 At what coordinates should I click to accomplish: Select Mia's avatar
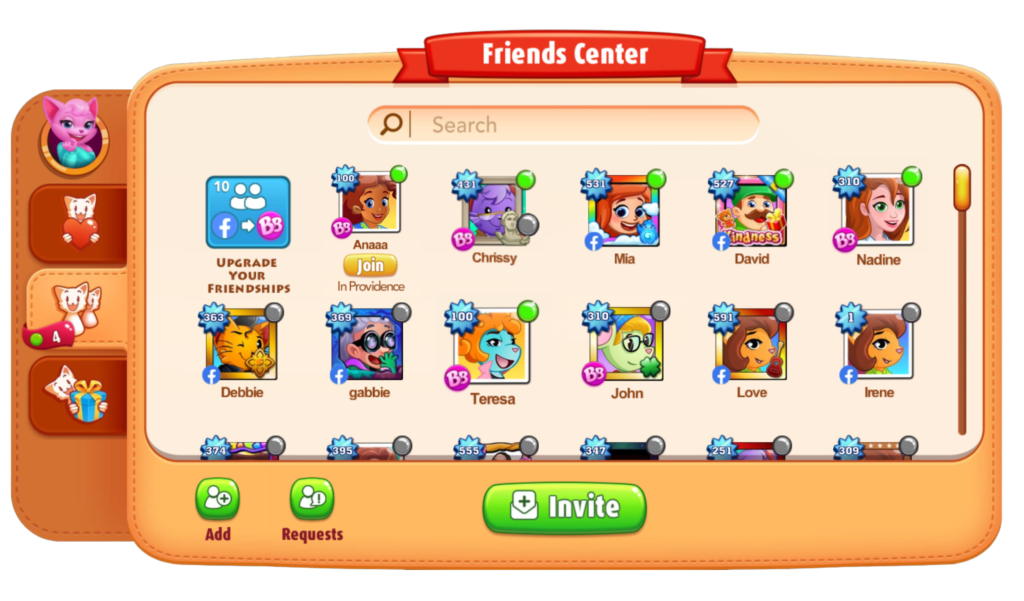point(623,212)
